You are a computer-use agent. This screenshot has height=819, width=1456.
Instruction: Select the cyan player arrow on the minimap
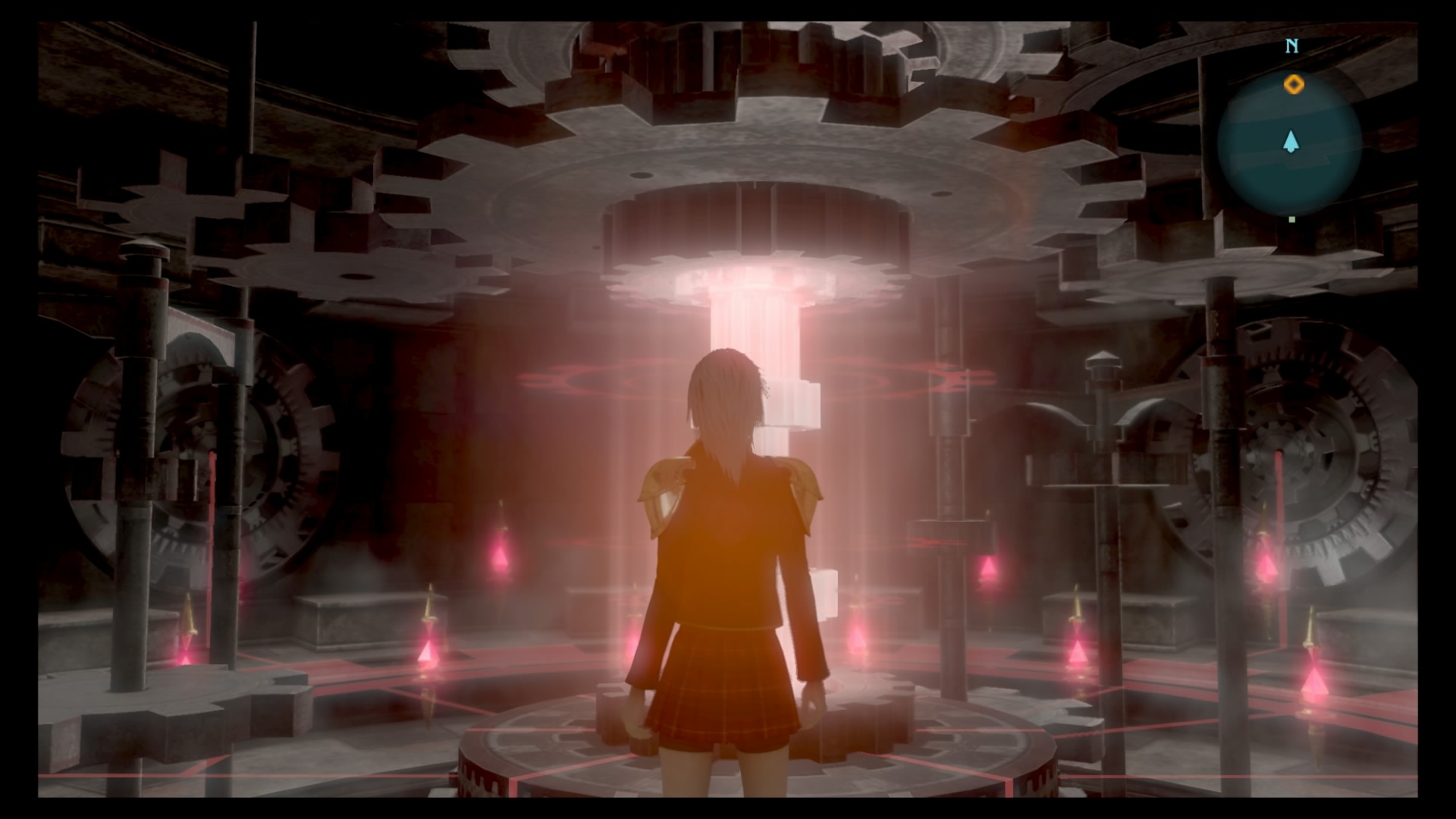[1289, 143]
